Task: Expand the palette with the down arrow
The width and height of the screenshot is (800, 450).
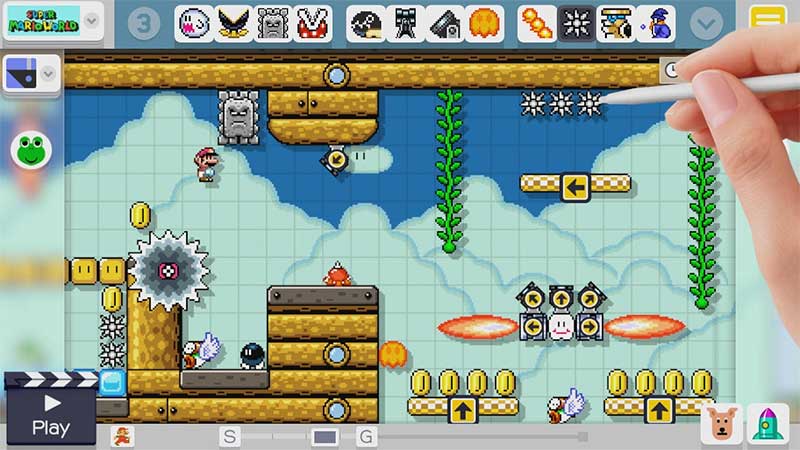Action: 708,23
